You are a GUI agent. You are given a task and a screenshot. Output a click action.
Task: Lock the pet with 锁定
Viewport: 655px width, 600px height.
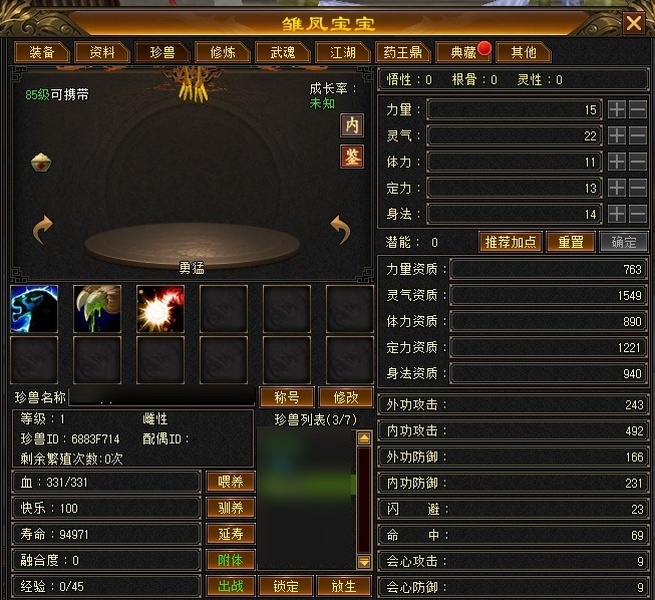click(287, 586)
